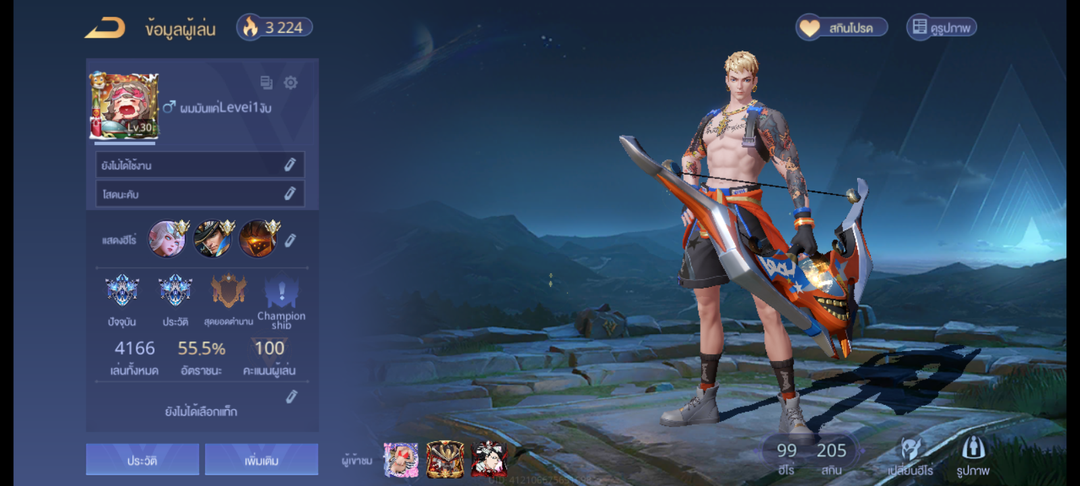Select the dark-haired showcased hero portrait
The height and width of the screenshot is (486, 1080).
pyautogui.click(x=212, y=239)
